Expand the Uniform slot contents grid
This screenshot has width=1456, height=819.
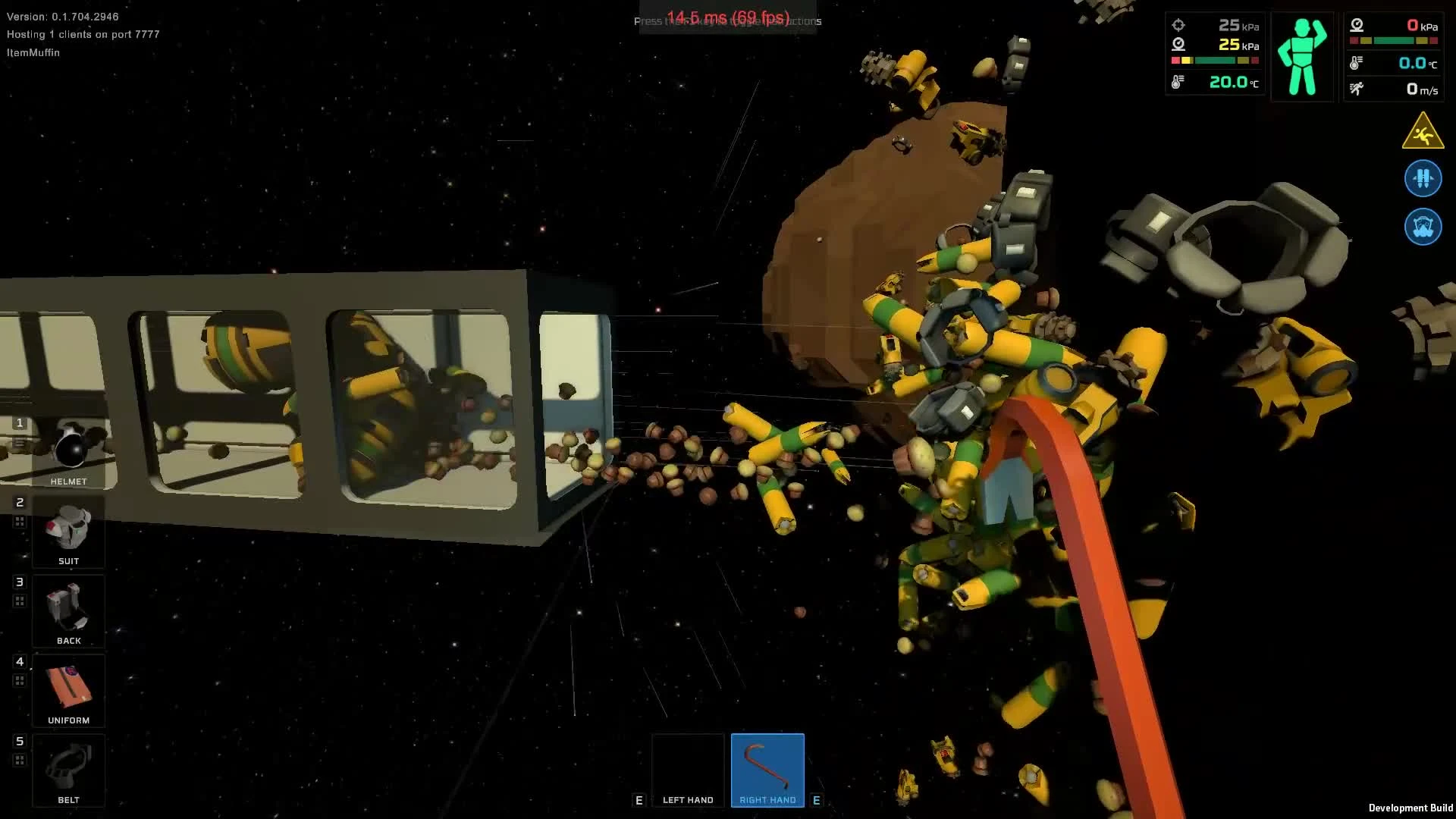(x=18, y=679)
